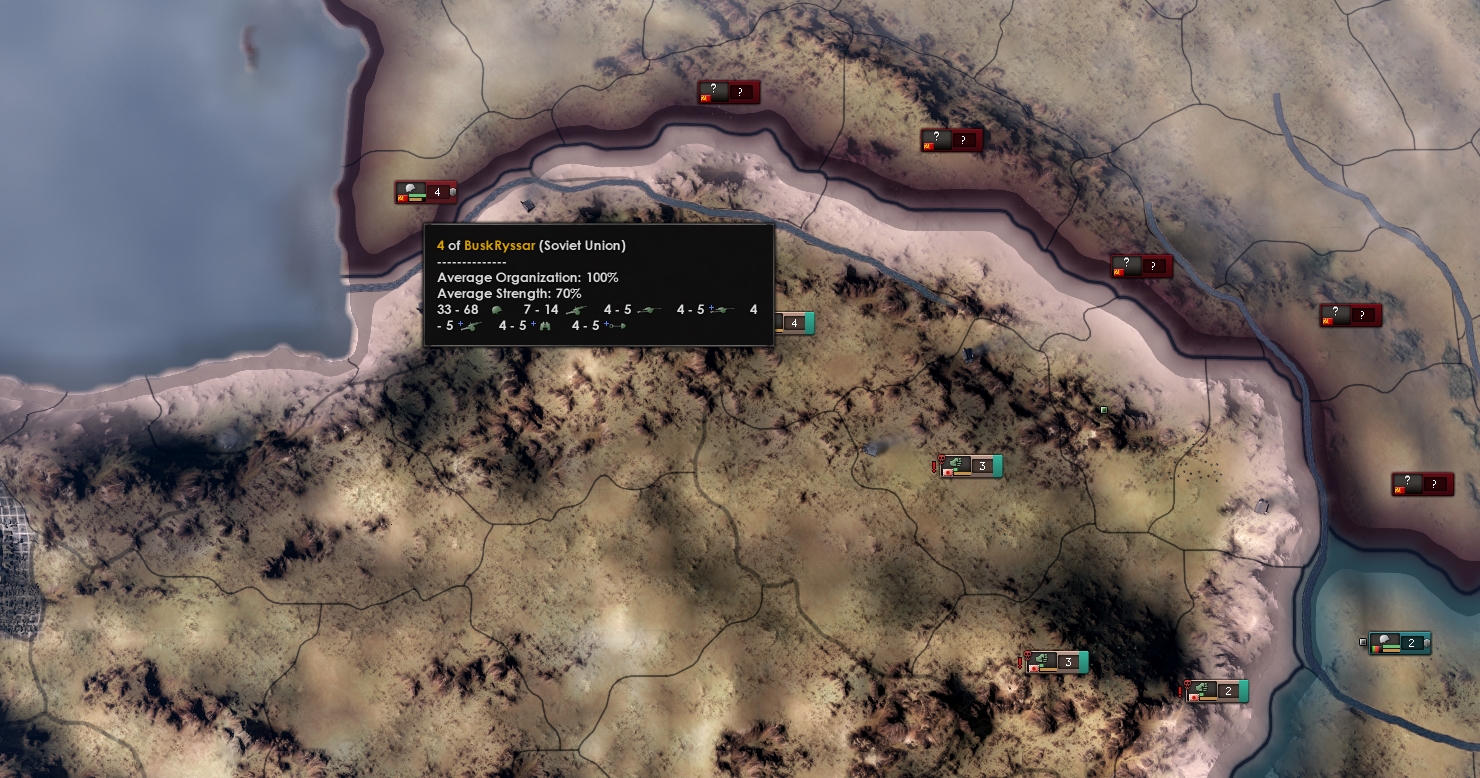Click the helmet icon on the BuskRyssar division counter
The height and width of the screenshot is (778, 1480).
(411, 190)
